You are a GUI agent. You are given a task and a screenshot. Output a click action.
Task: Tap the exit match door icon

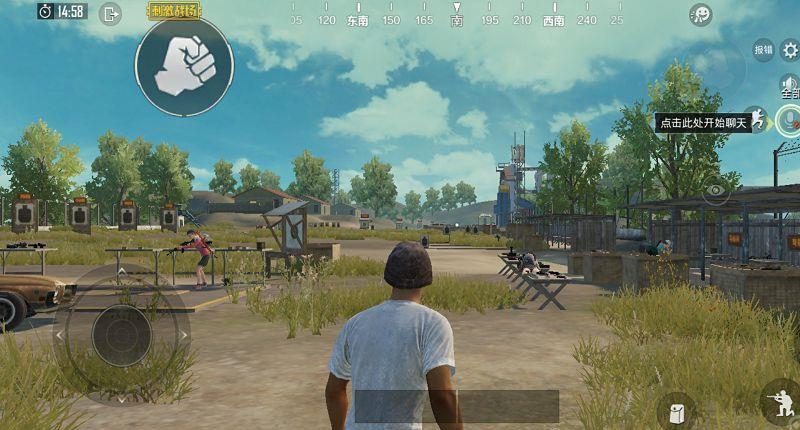[x=111, y=13]
